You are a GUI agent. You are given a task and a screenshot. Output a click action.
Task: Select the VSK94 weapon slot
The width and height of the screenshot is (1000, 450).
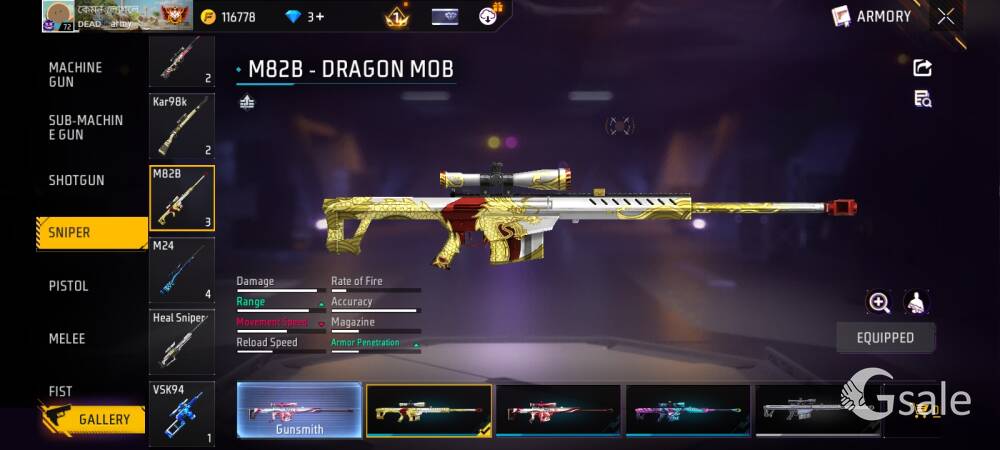(181, 413)
